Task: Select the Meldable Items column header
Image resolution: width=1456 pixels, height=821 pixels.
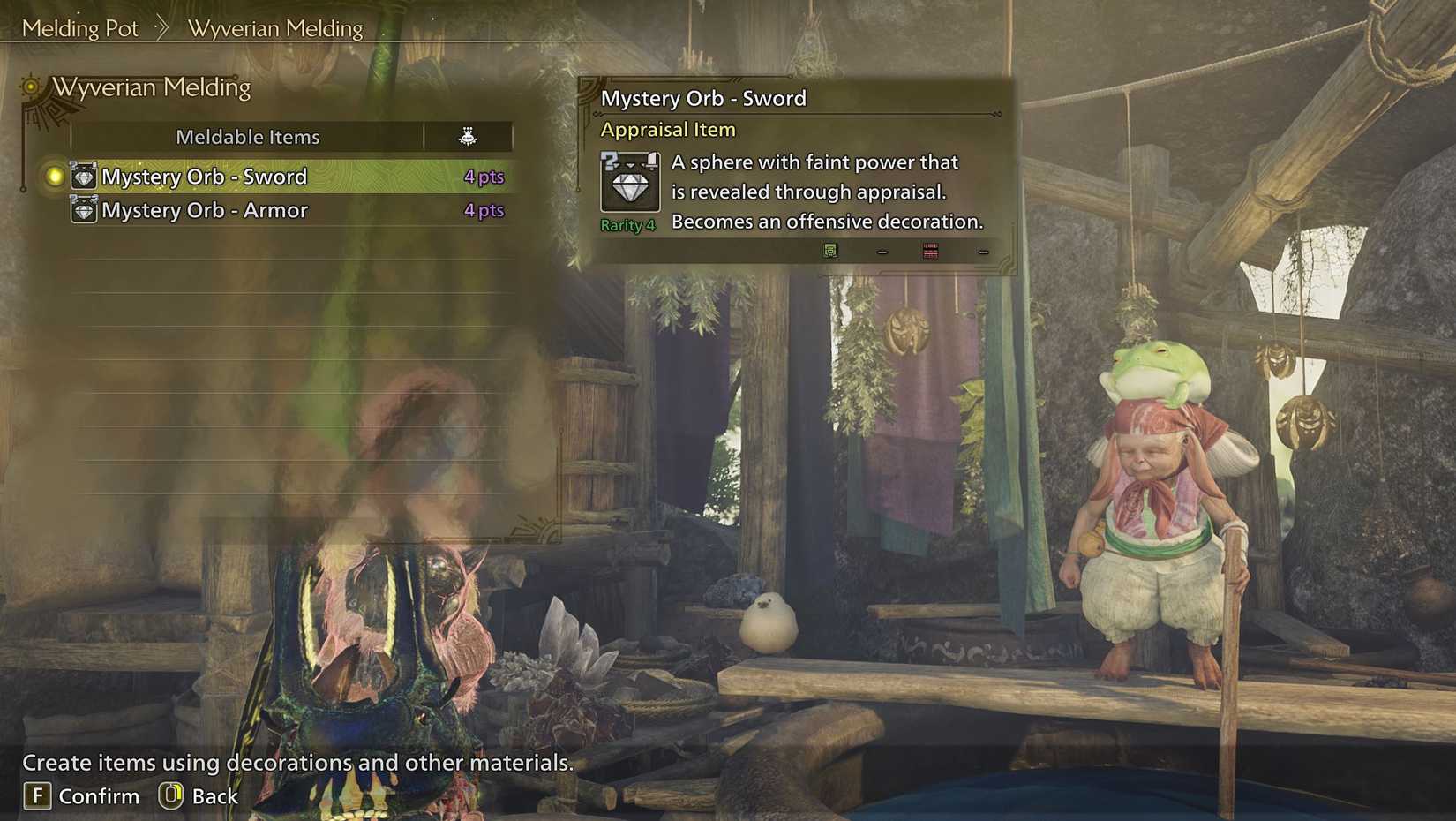Action: (x=248, y=136)
